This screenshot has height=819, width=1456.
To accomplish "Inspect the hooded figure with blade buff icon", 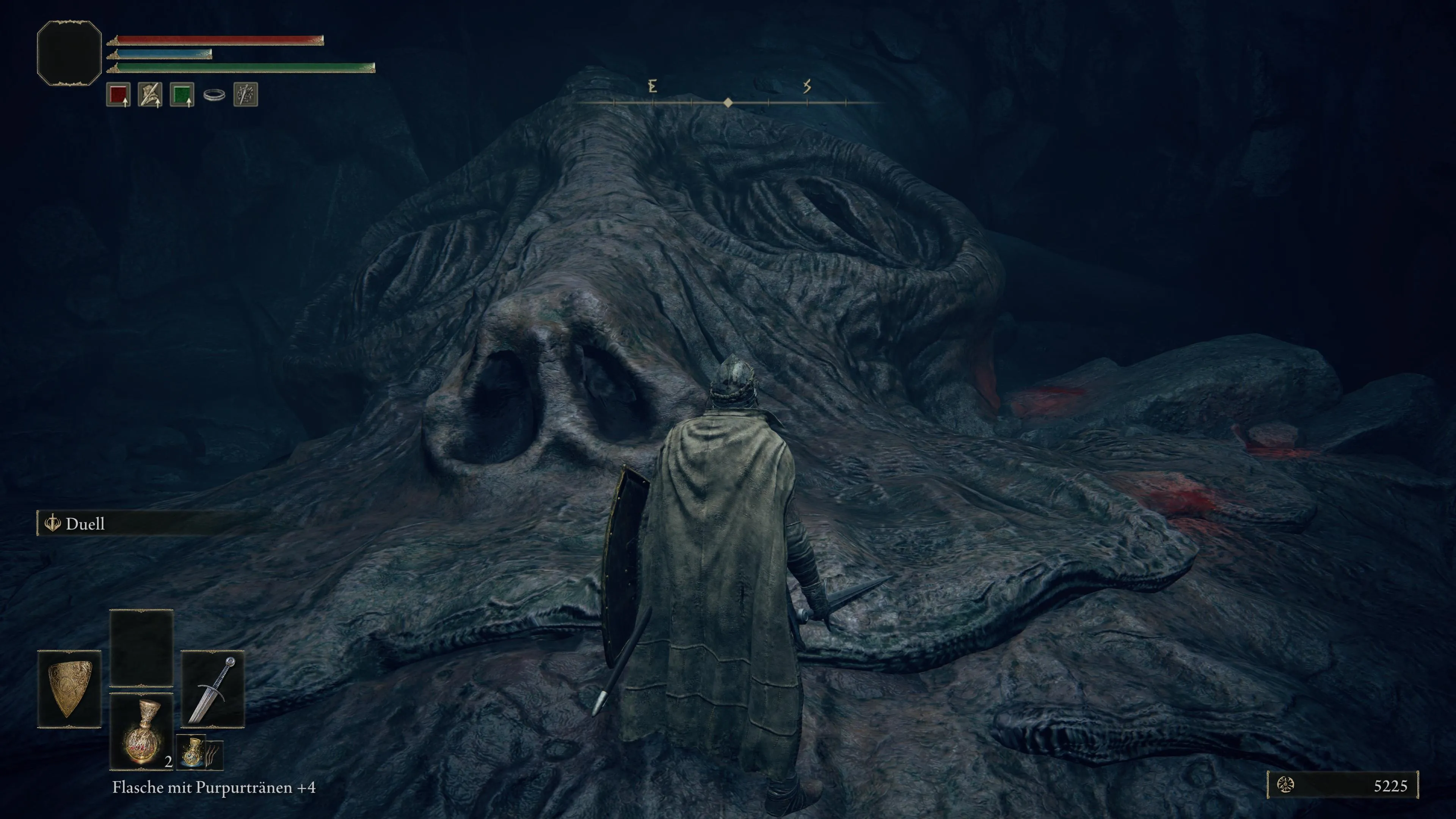I will click(150, 94).
